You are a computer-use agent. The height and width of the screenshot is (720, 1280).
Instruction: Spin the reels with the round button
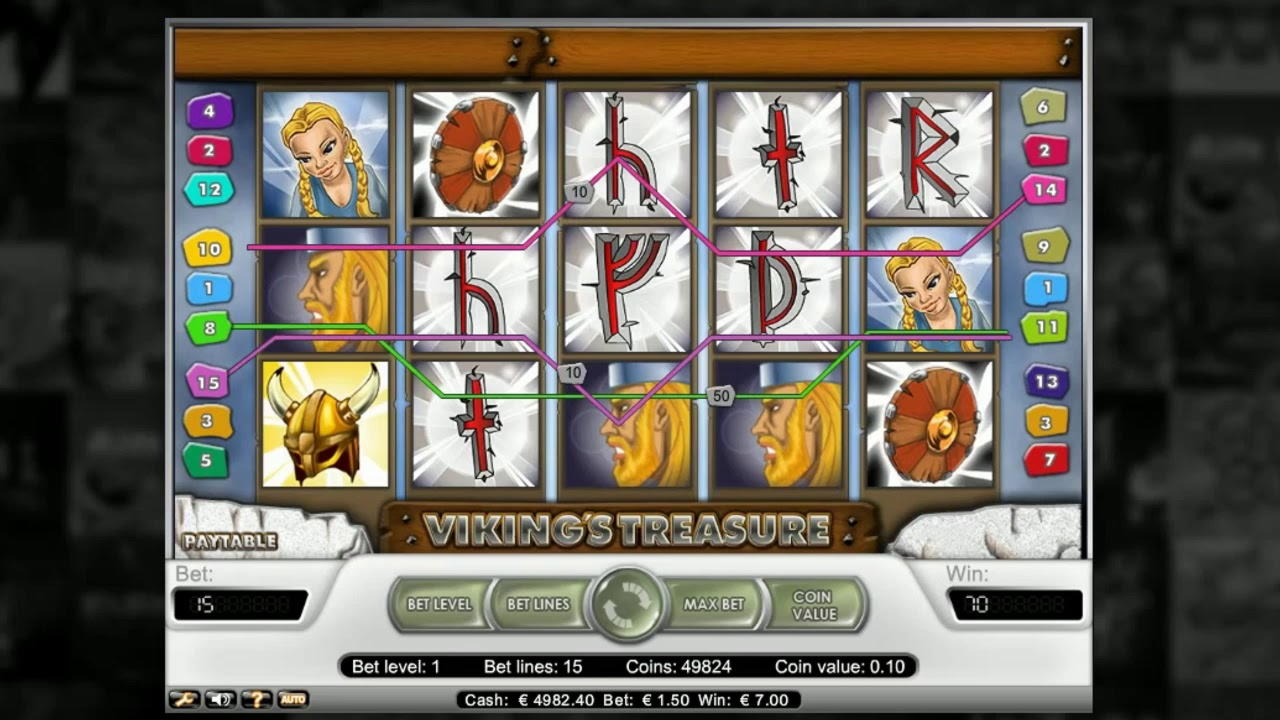pos(627,604)
